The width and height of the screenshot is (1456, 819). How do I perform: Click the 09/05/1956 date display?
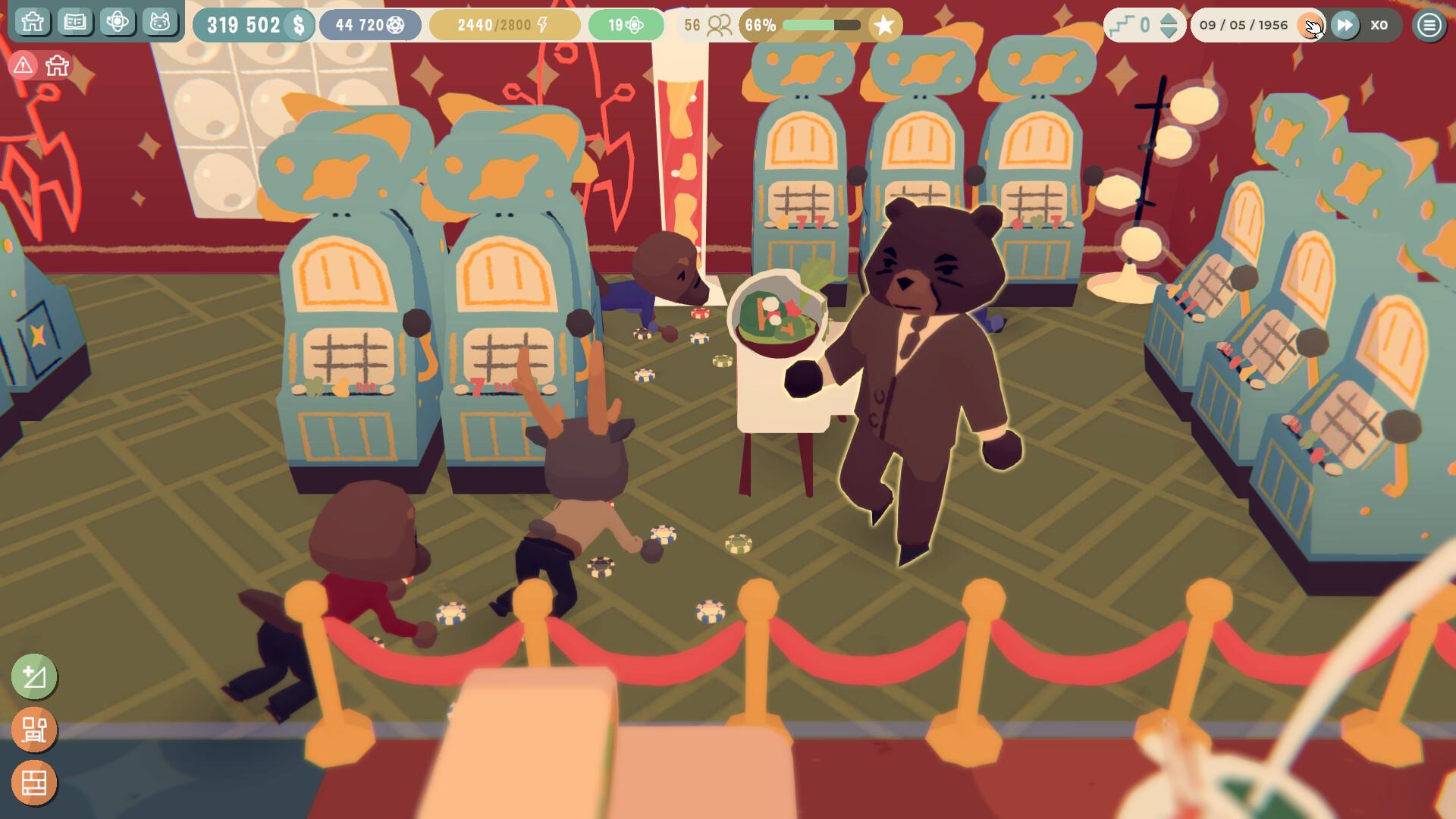coord(1244,25)
